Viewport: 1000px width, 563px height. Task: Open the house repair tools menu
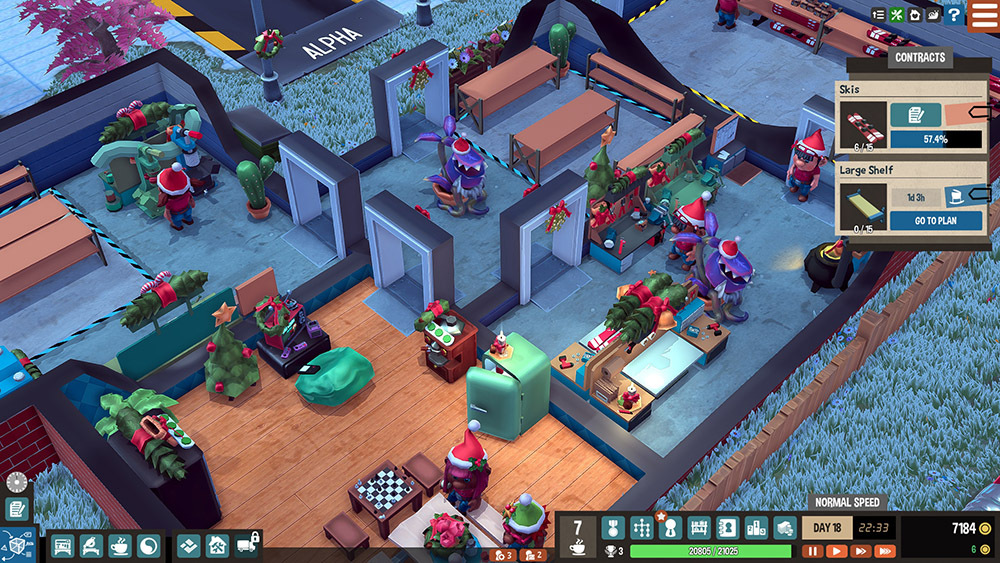218,546
